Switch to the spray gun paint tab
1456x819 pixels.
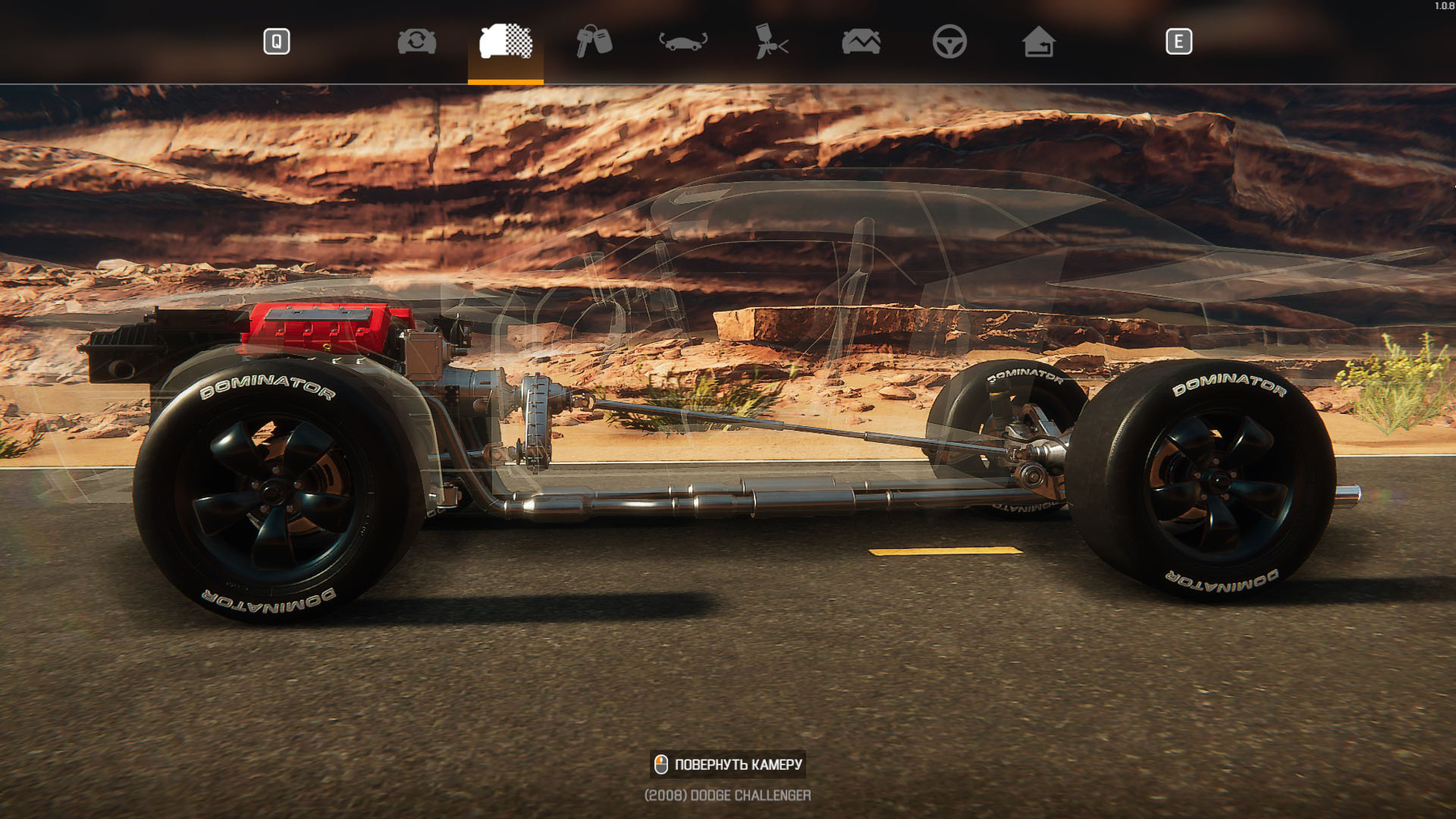(771, 41)
